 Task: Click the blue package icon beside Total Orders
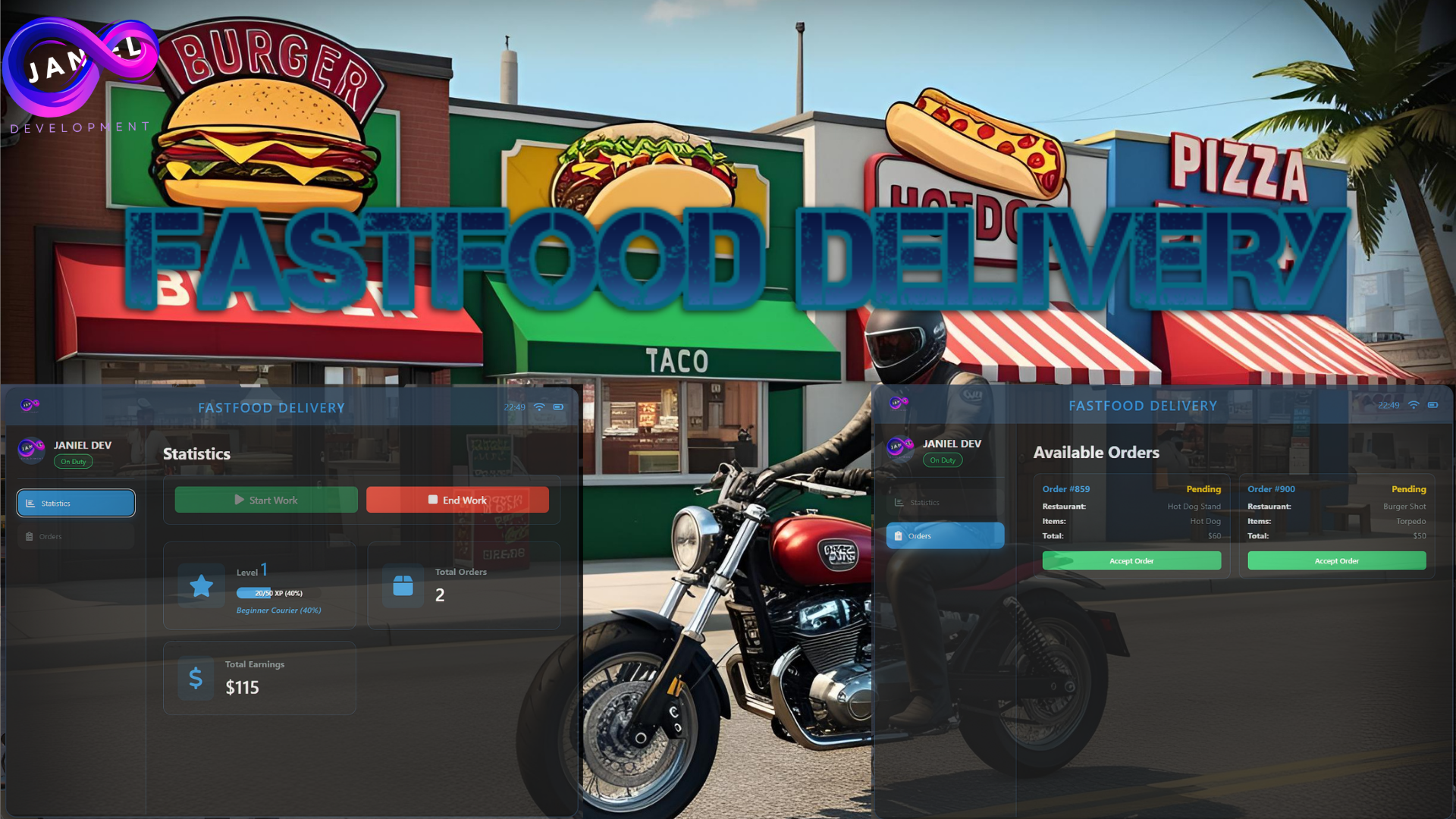[403, 585]
